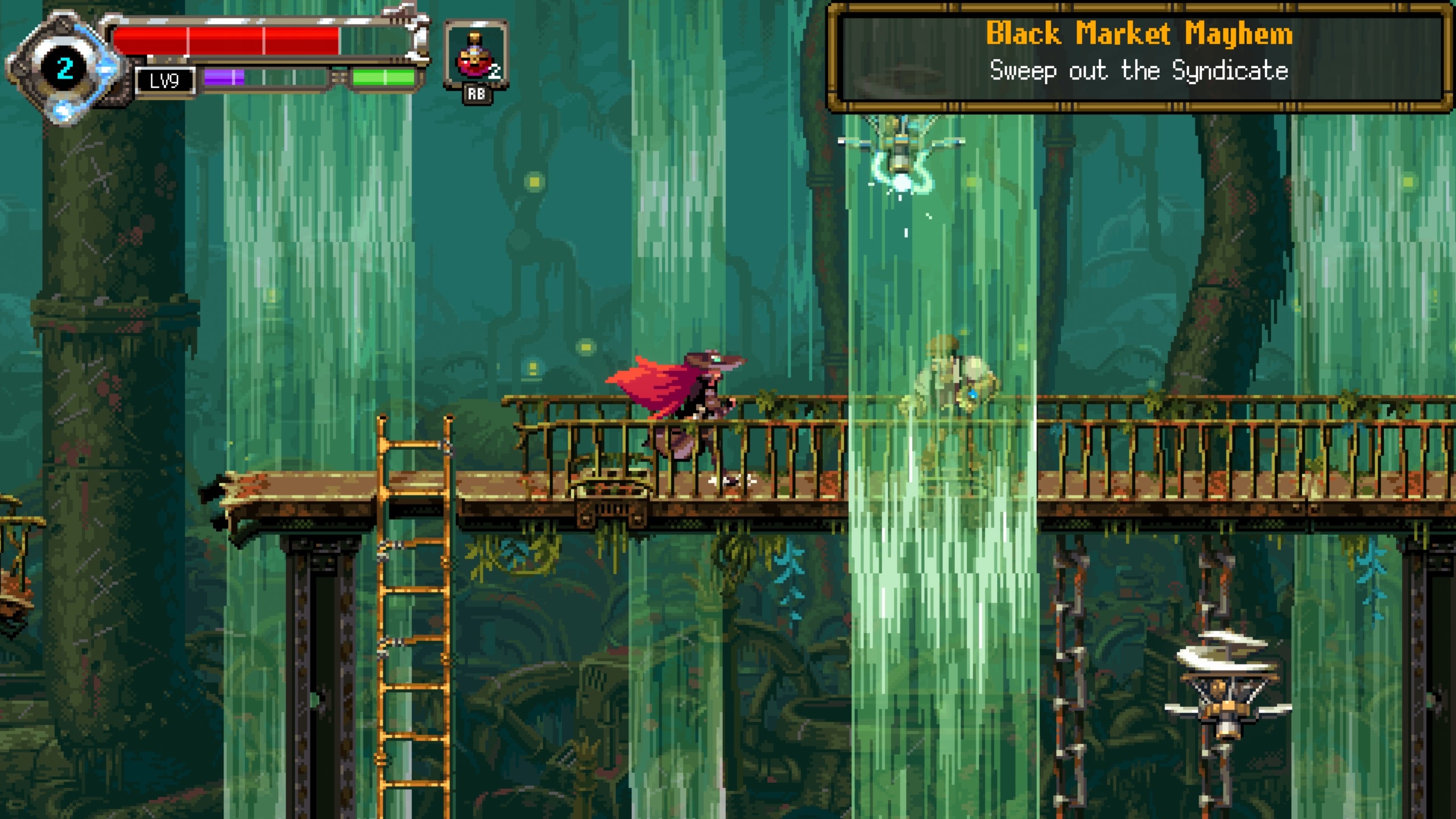Click the health potion RB item icon
1456x819 pixels.
pos(475,54)
